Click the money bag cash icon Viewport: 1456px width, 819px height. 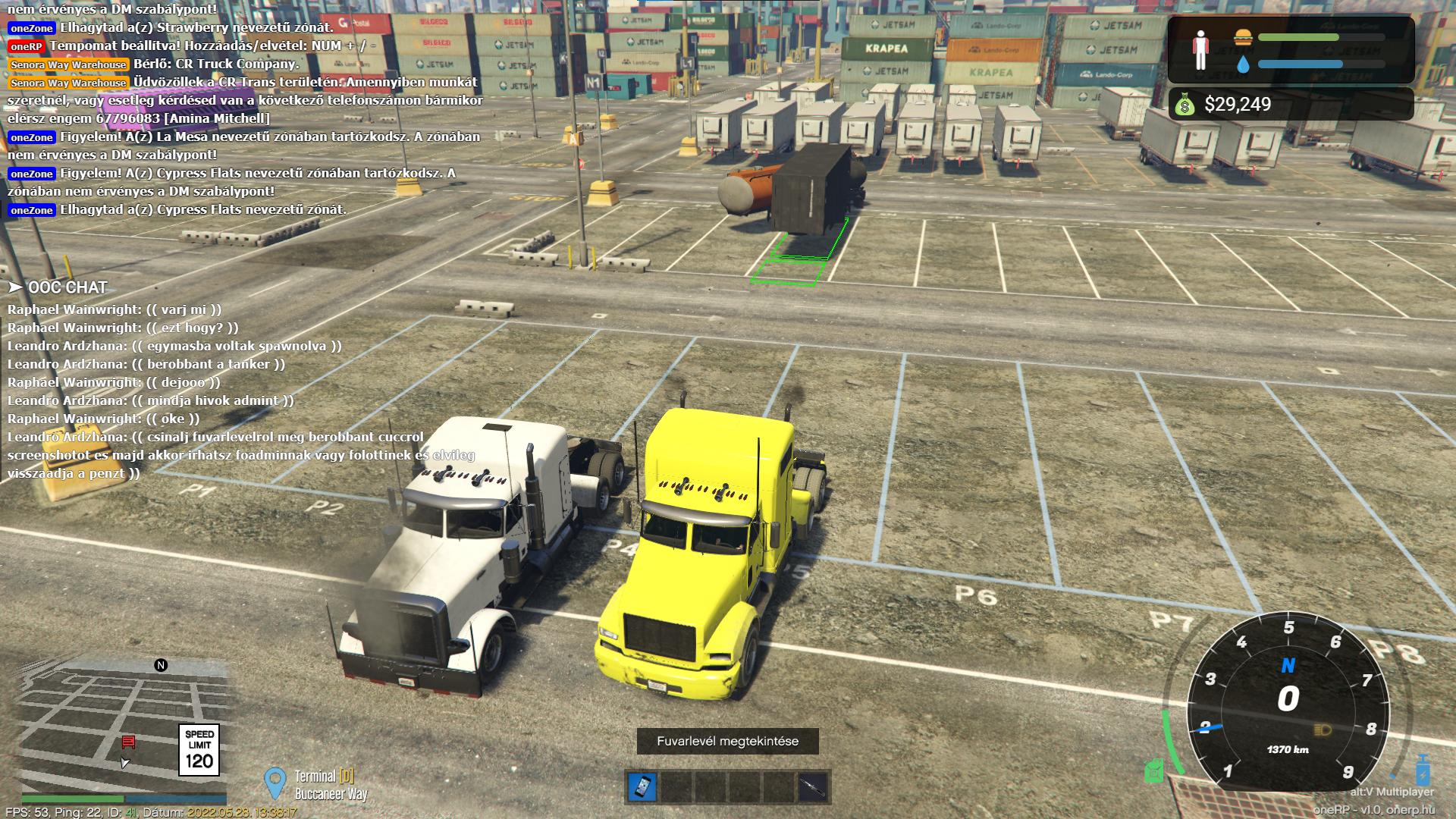(x=1185, y=105)
